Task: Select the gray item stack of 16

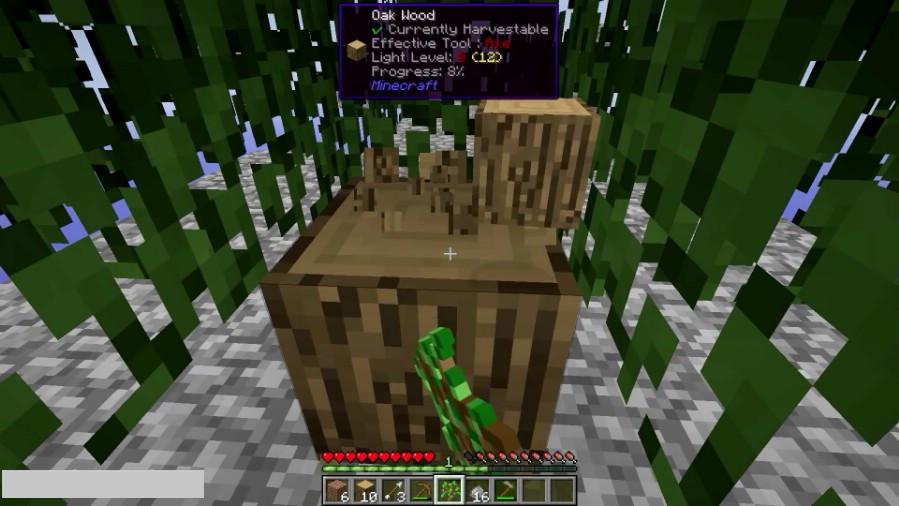Action: (x=477, y=490)
